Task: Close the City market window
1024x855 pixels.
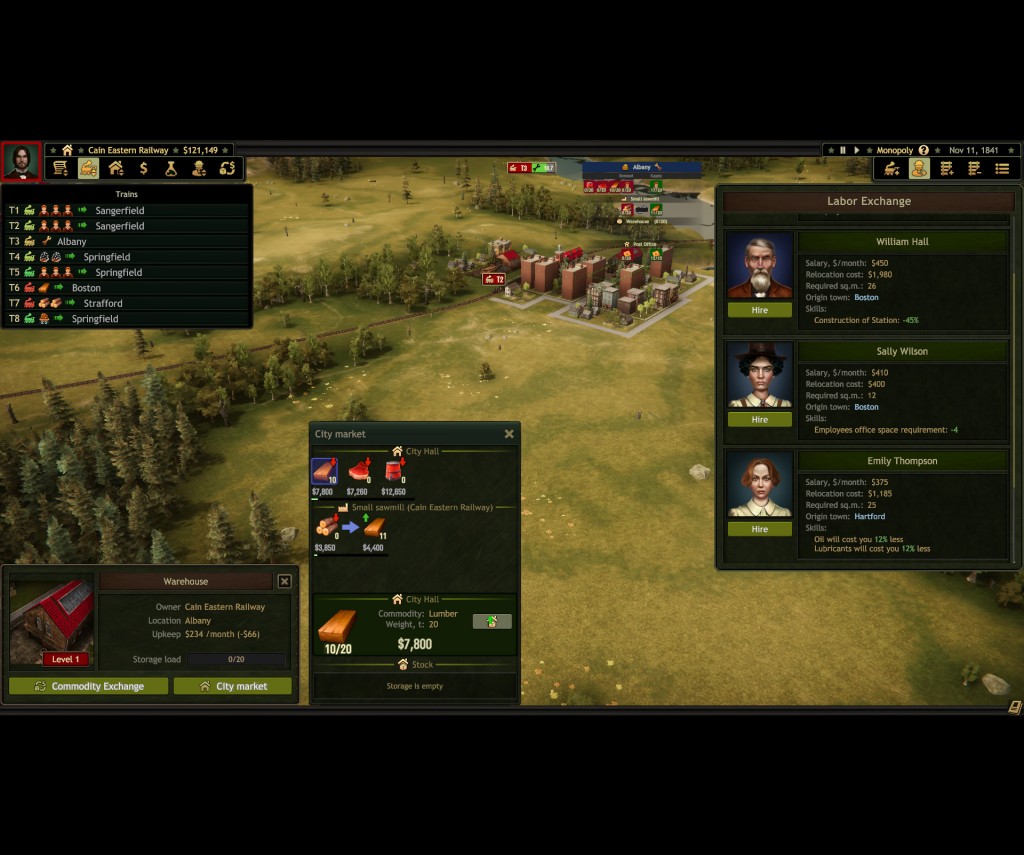Action: pyautogui.click(x=509, y=434)
